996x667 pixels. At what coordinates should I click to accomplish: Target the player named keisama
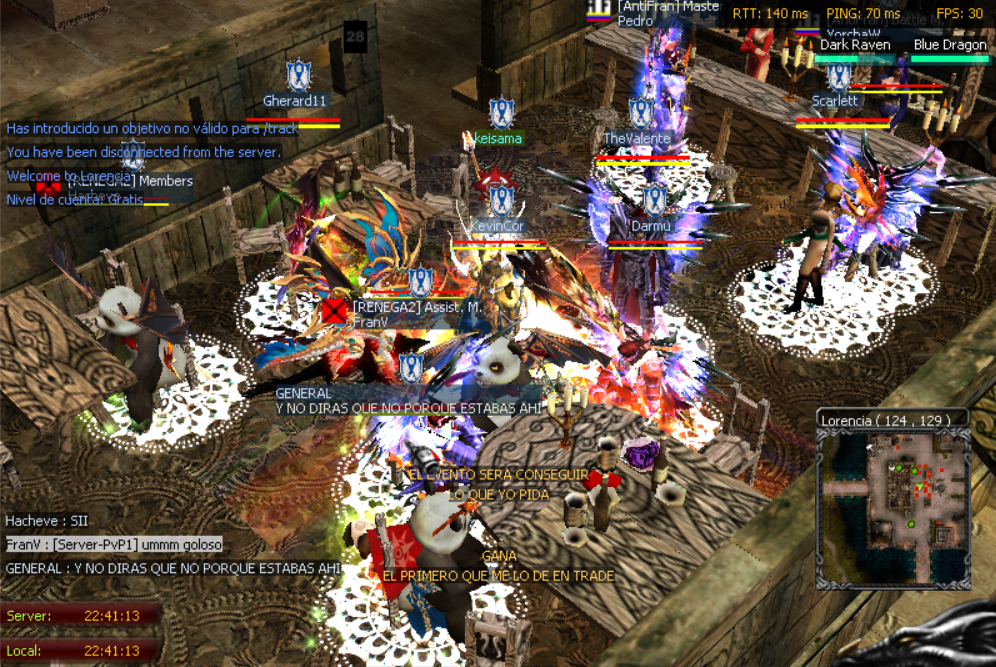click(x=499, y=138)
